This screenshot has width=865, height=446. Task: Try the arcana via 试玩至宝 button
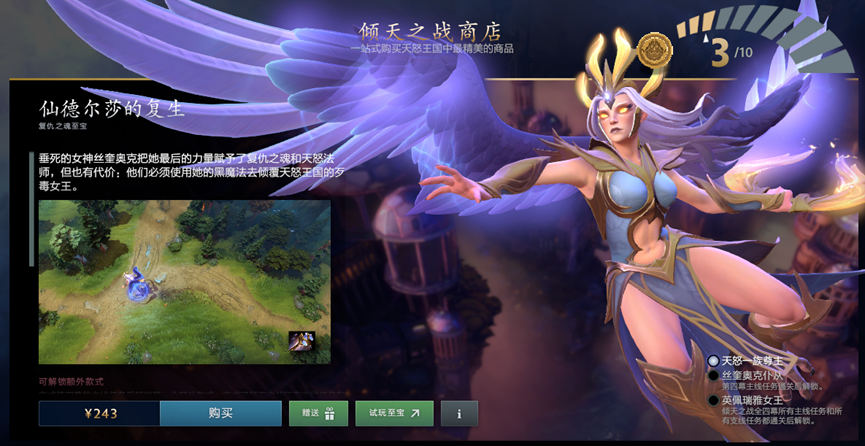(393, 413)
